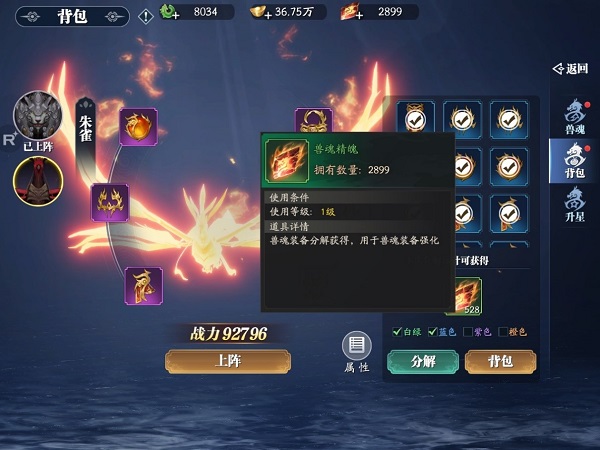Open the 升星 star-up tab

tap(575, 205)
